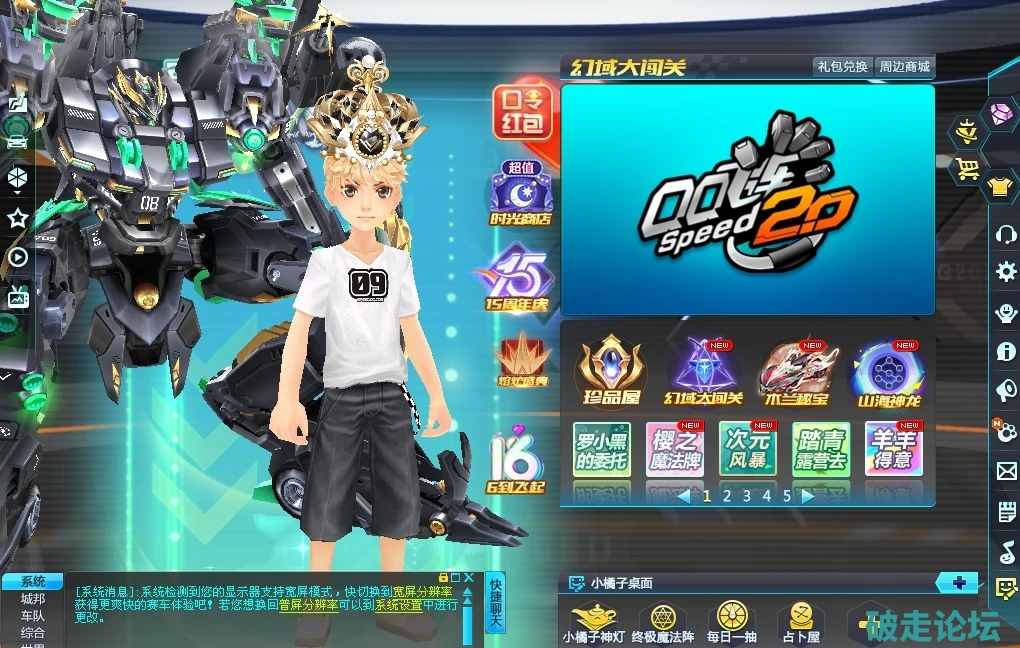Open the 山海神龙 event icon

(x=886, y=373)
